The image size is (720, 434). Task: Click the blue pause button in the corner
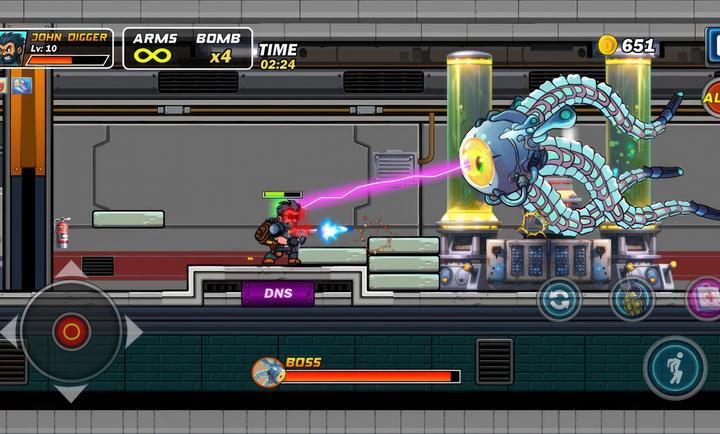pyautogui.click(x=713, y=45)
